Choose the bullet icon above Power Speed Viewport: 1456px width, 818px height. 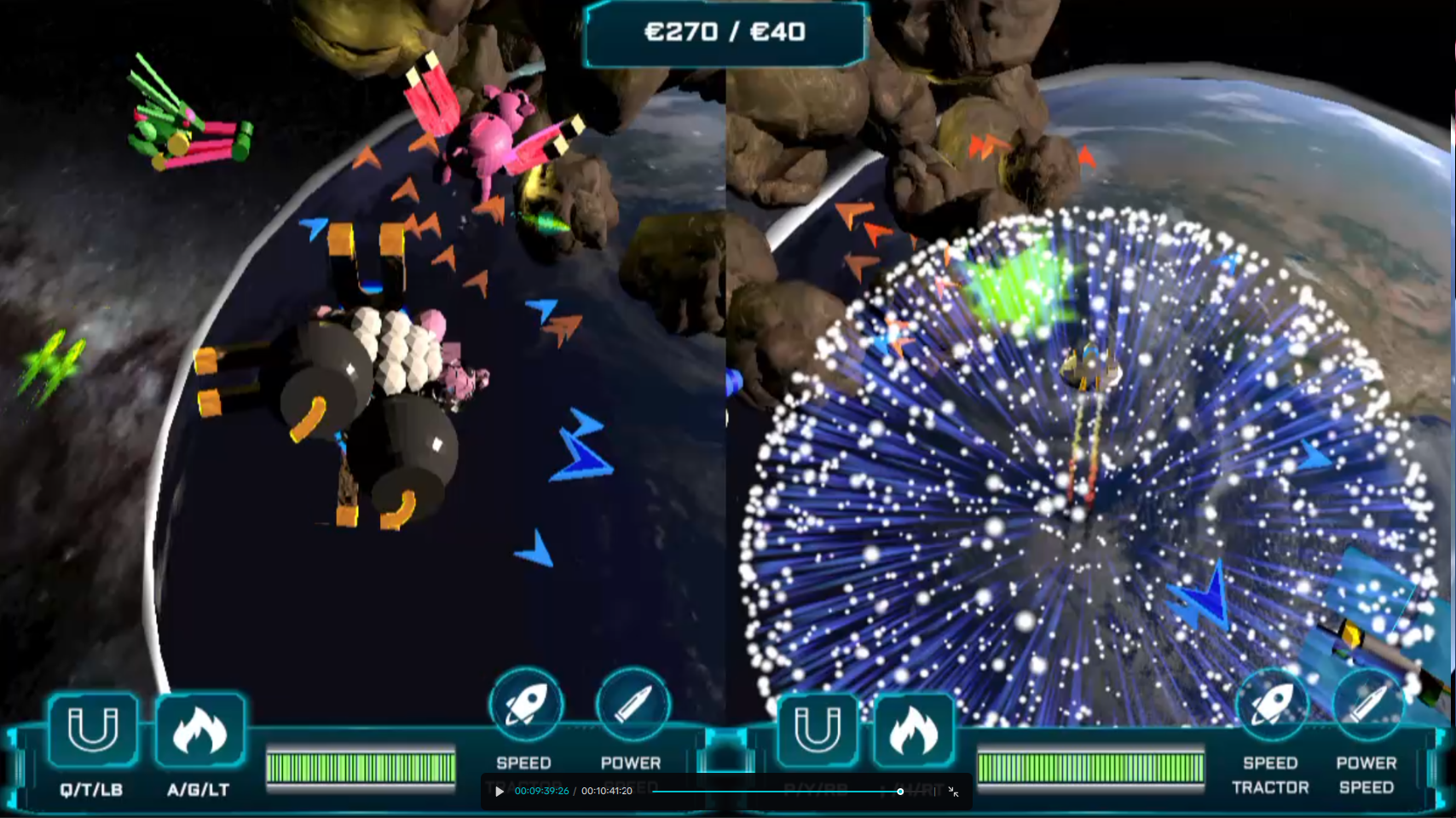click(x=1367, y=705)
